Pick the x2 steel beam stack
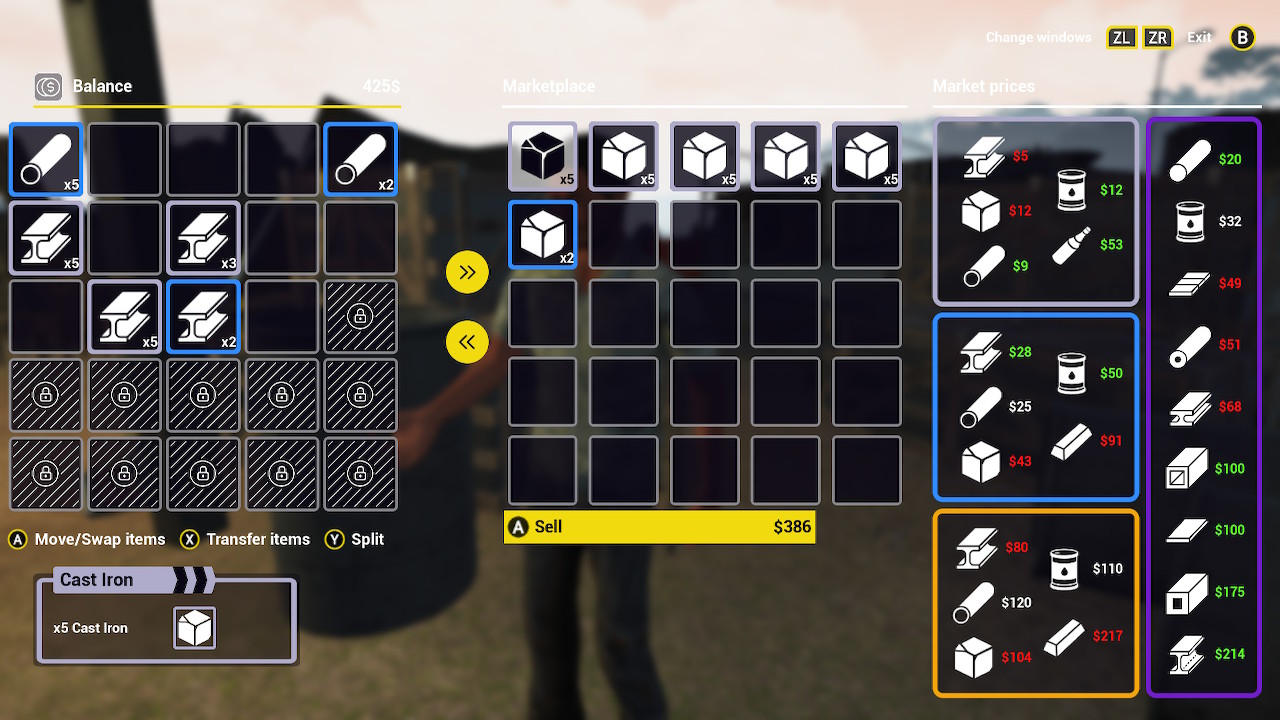The height and width of the screenshot is (720, 1280). pyautogui.click(x=203, y=316)
